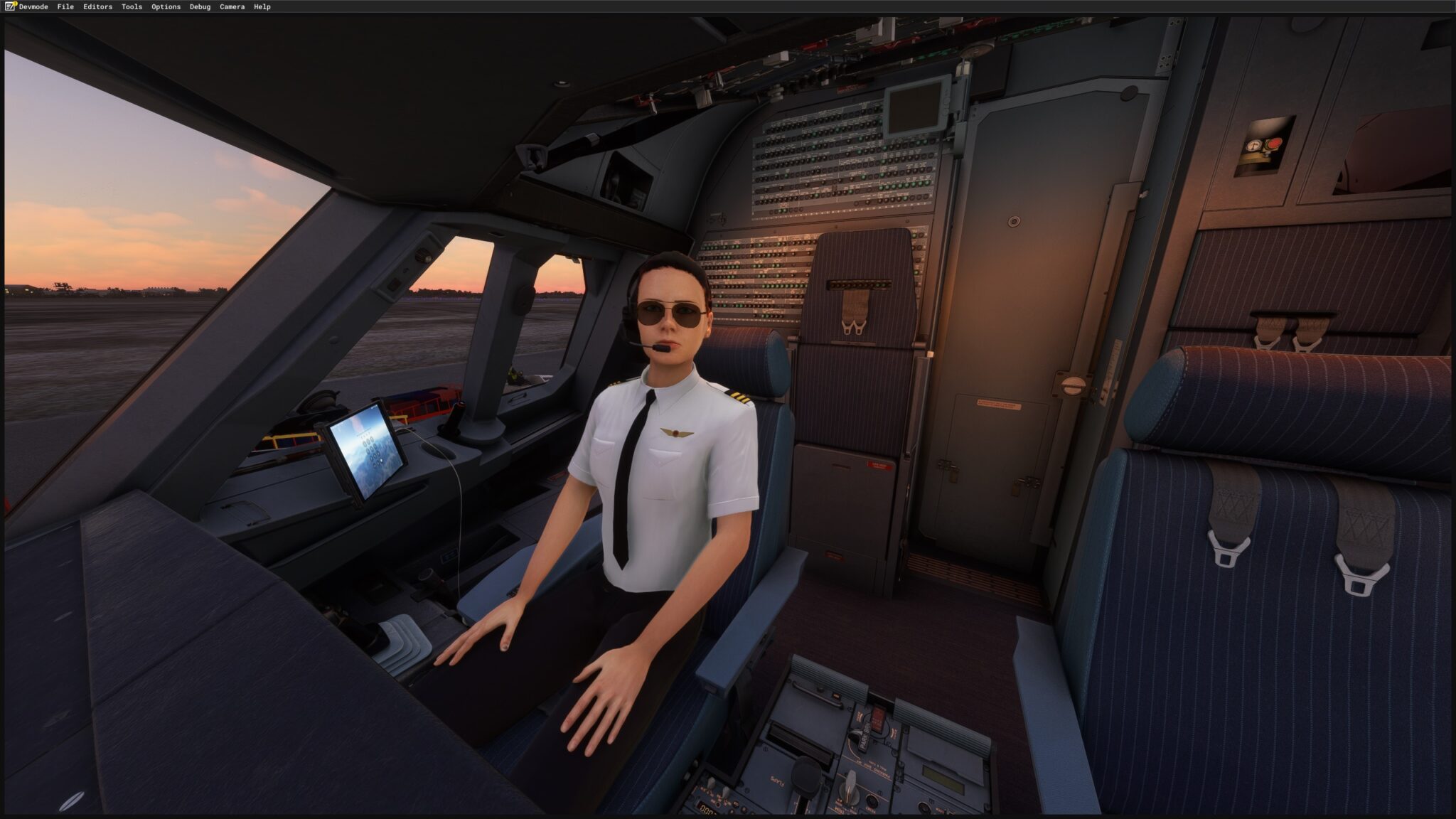Open the Devmode menu
The width and height of the screenshot is (1456, 819).
[33, 6]
